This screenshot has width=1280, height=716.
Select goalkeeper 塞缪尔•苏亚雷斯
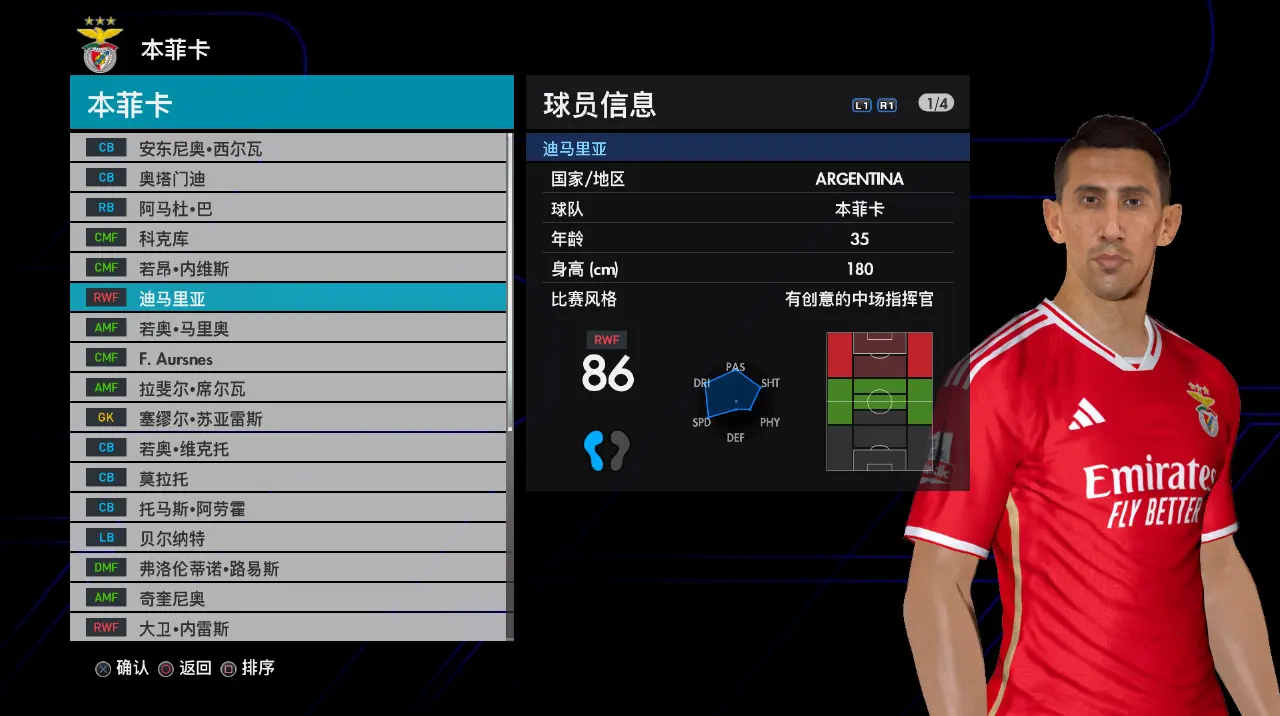[288, 418]
